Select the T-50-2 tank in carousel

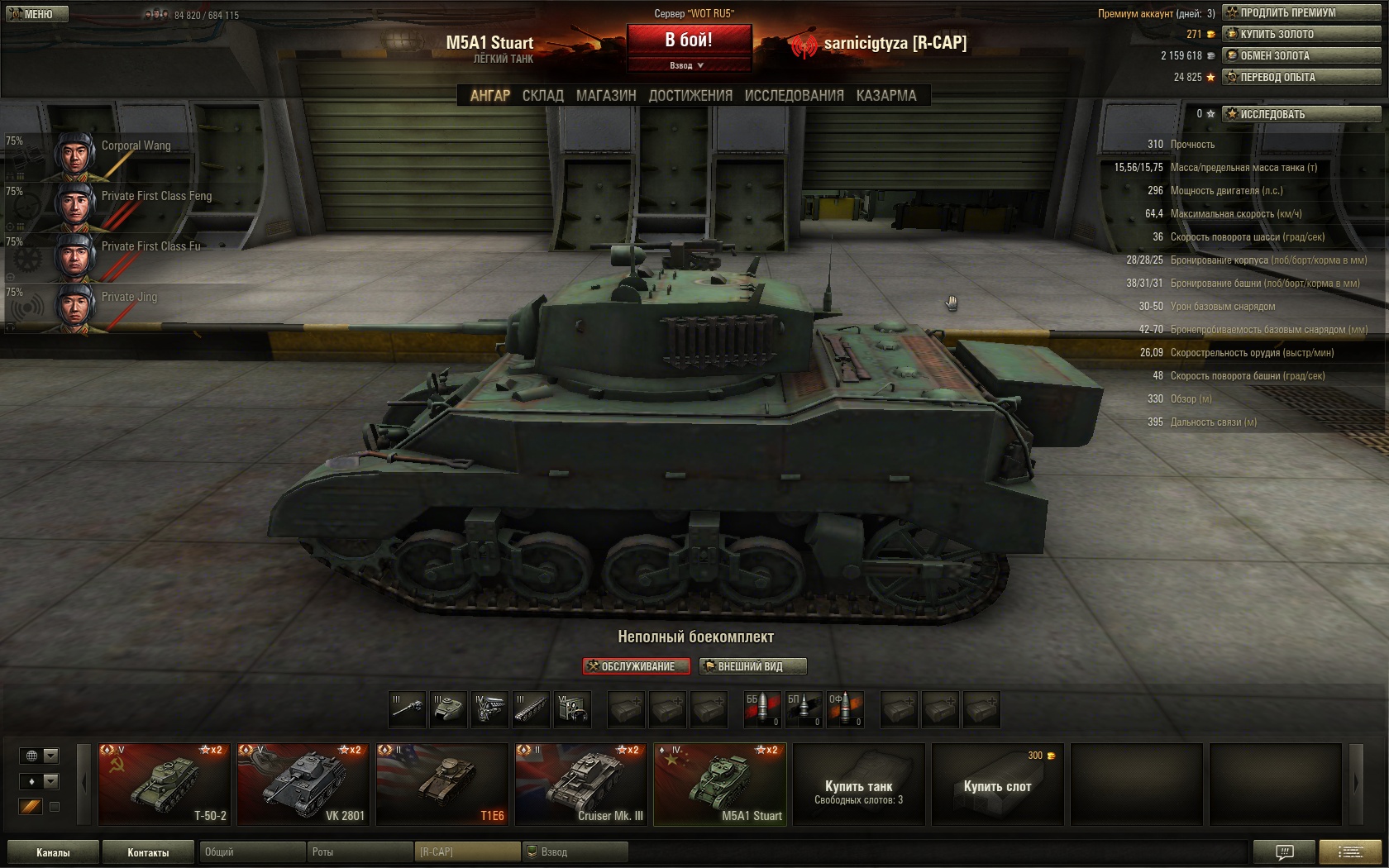click(x=165, y=784)
